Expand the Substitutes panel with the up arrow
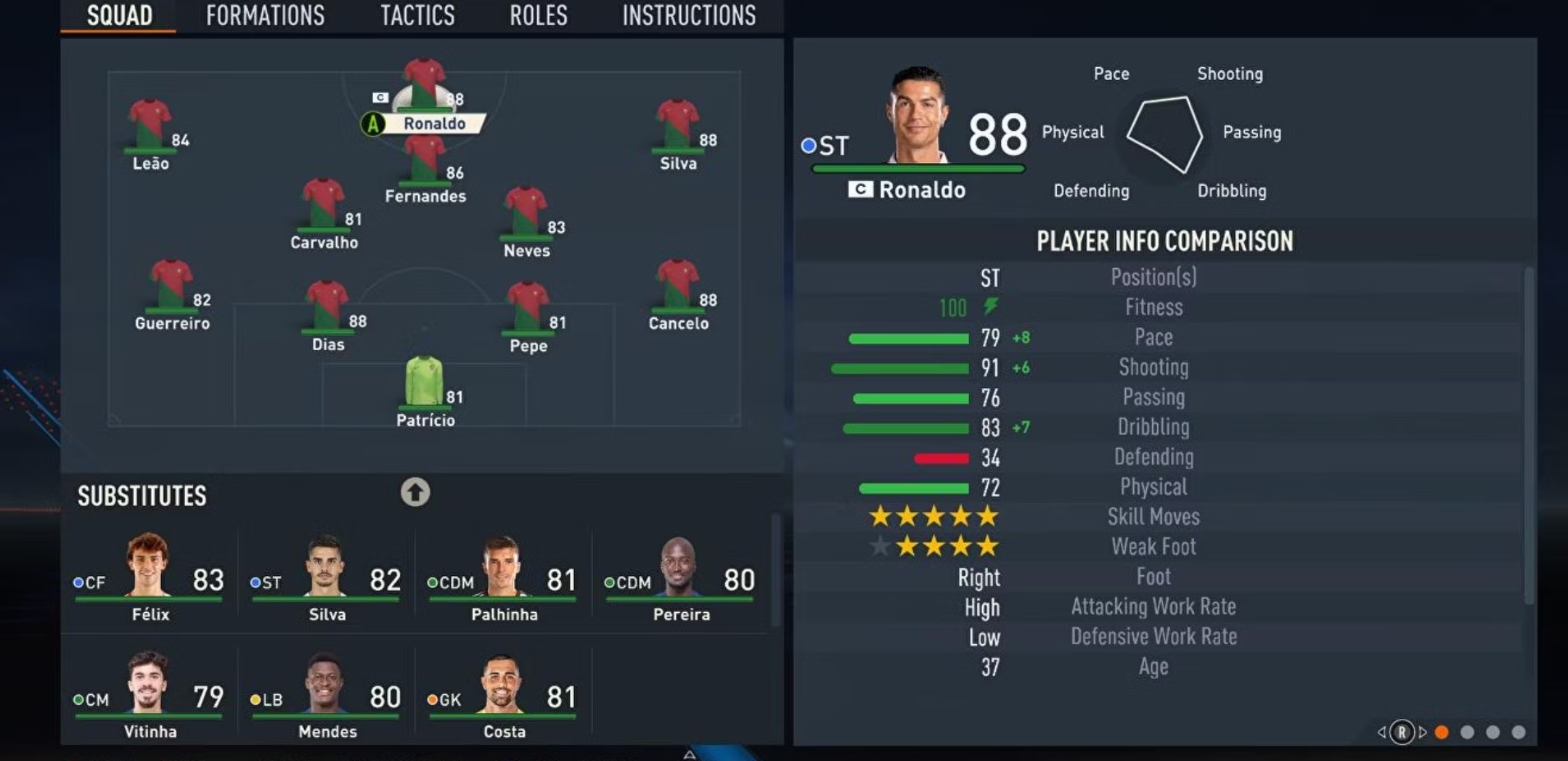Image resolution: width=1568 pixels, height=761 pixels. pos(415,492)
